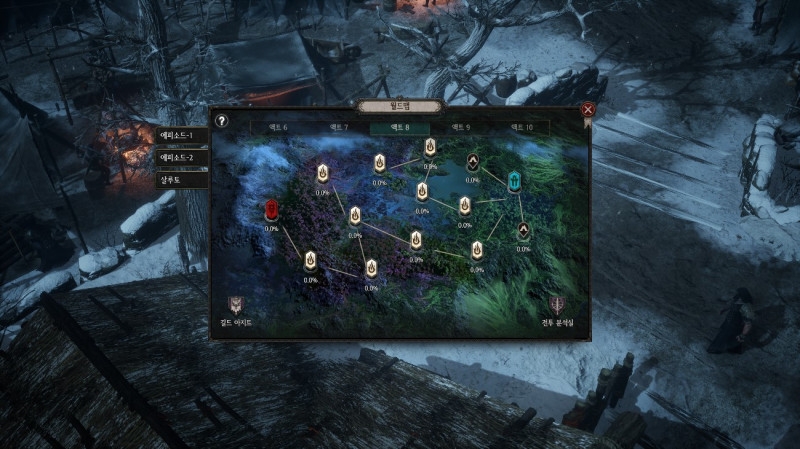Image resolution: width=800 pixels, height=449 pixels.
Task: Close the world map window
Action: [588, 109]
